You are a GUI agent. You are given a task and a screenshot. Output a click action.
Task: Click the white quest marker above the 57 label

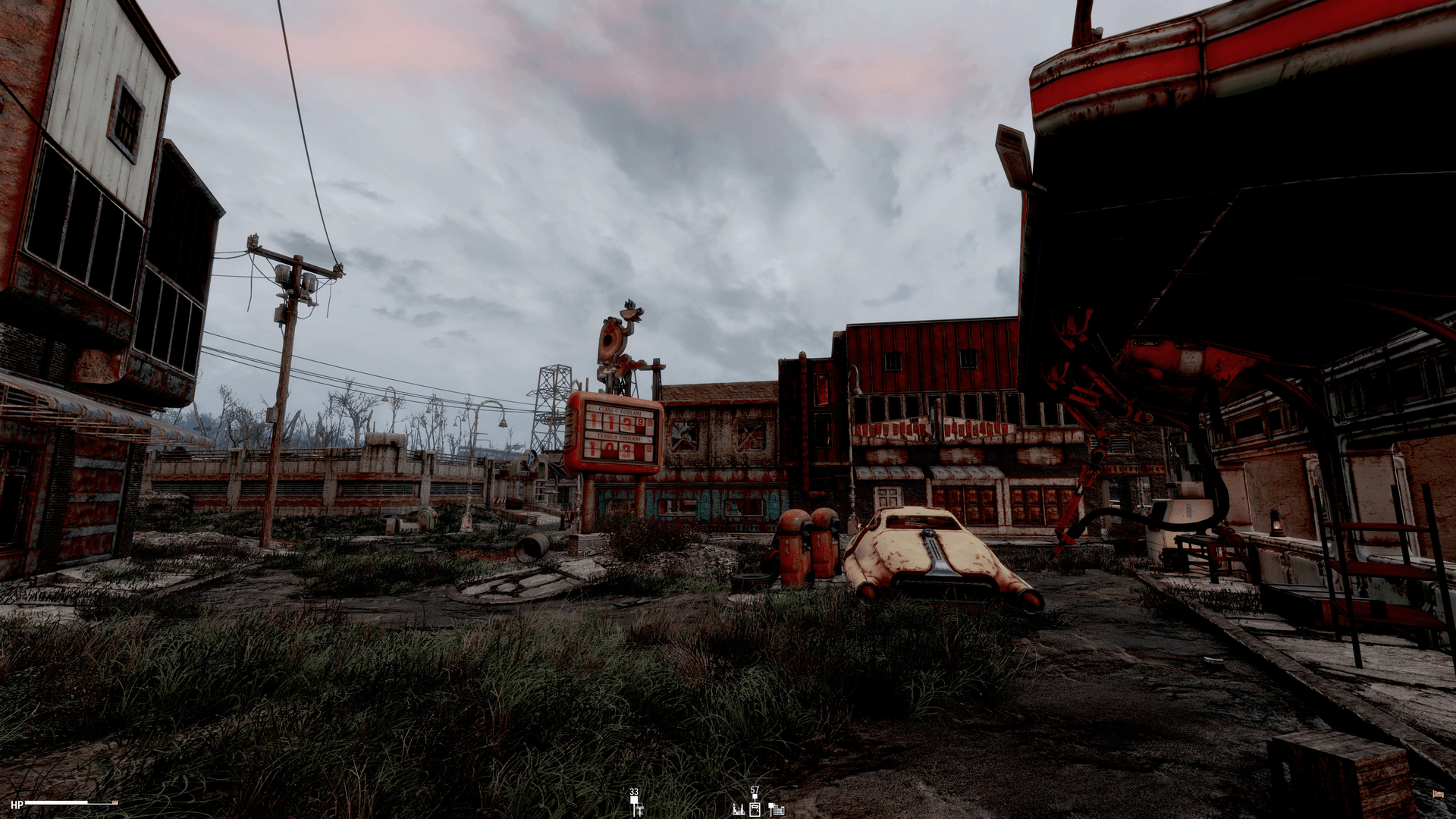tap(755, 796)
